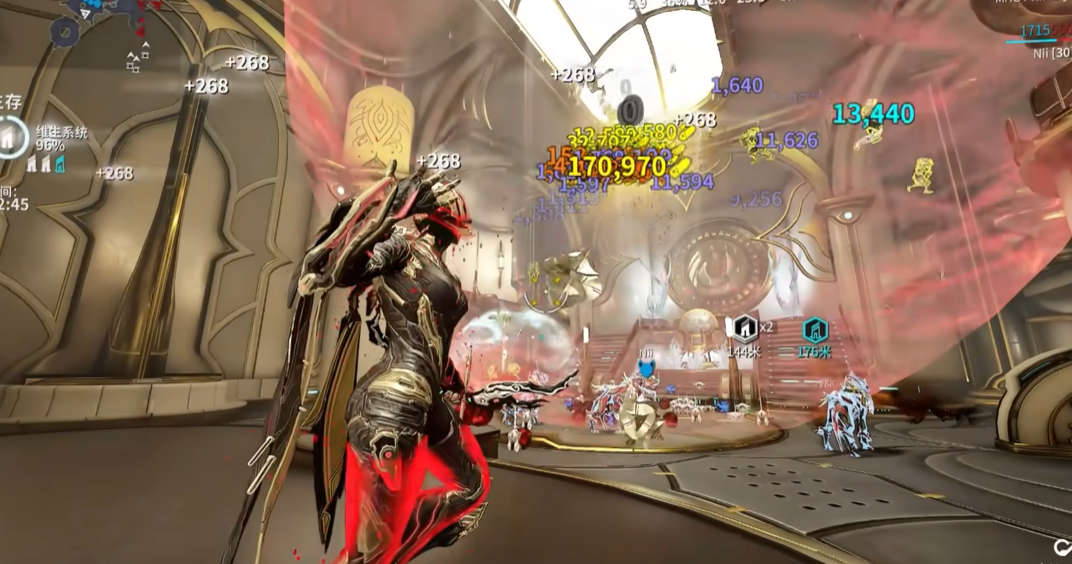Screen dimensions: 1072x564
Task: Select the cyan life support waypoint at 176米
Action: (x=815, y=329)
